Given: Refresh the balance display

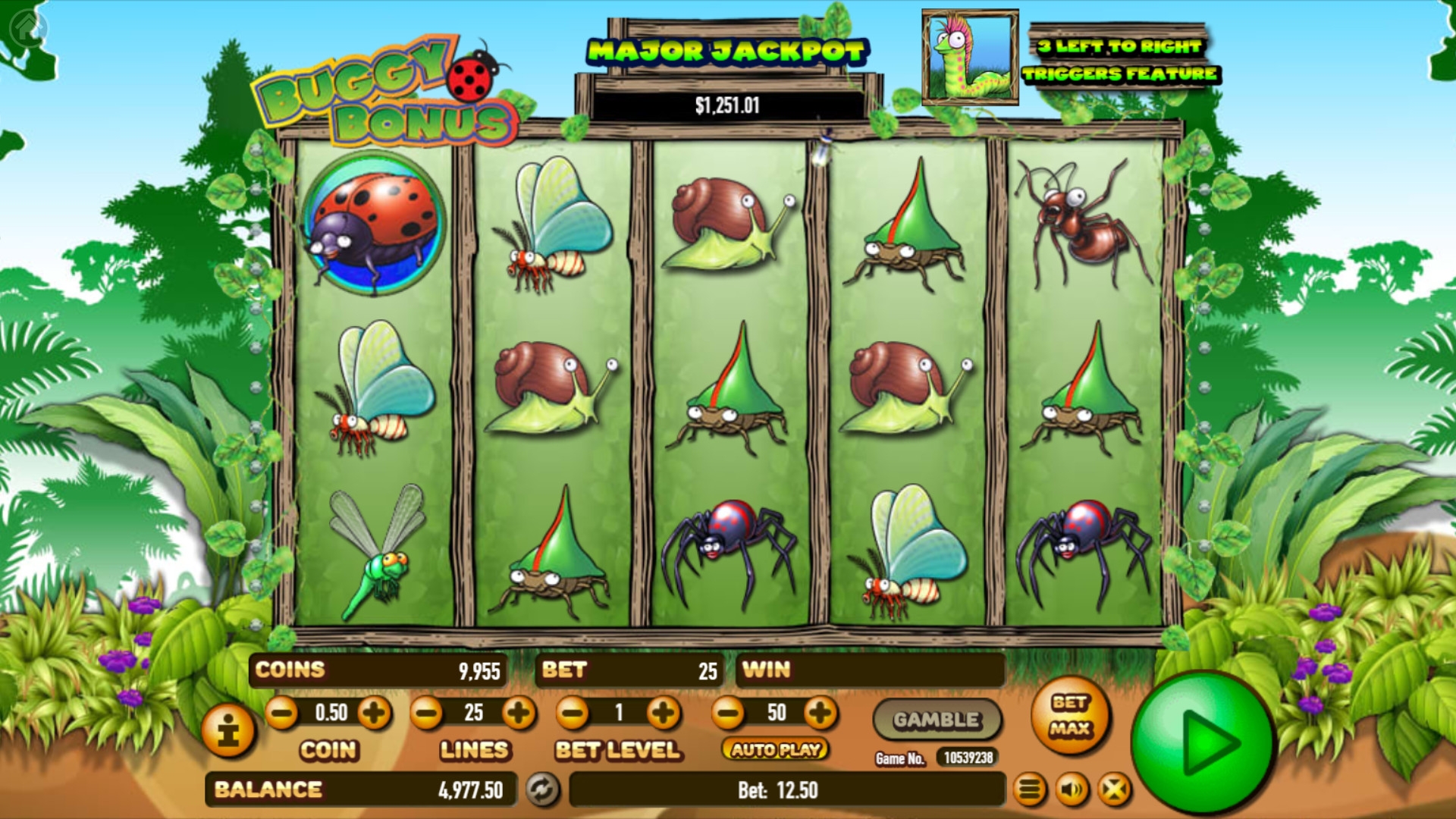Looking at the screenshot, I should click(x=541, y=789).
